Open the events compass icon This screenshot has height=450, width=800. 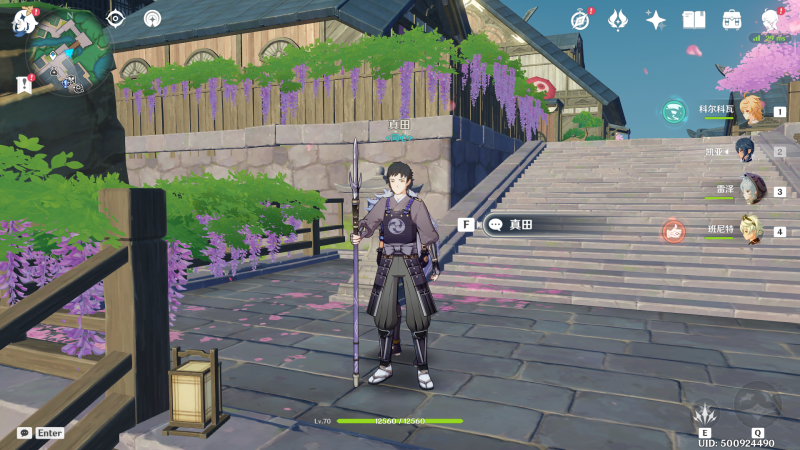580,20
